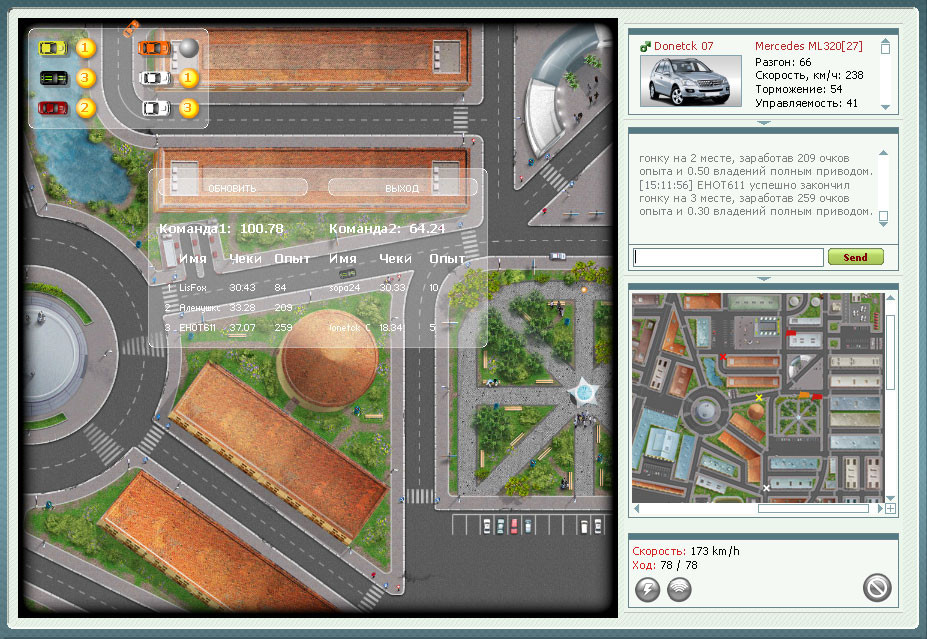
Task: Select the orange car in the race list
Action: pyautogui.click(x=152, y=47)
